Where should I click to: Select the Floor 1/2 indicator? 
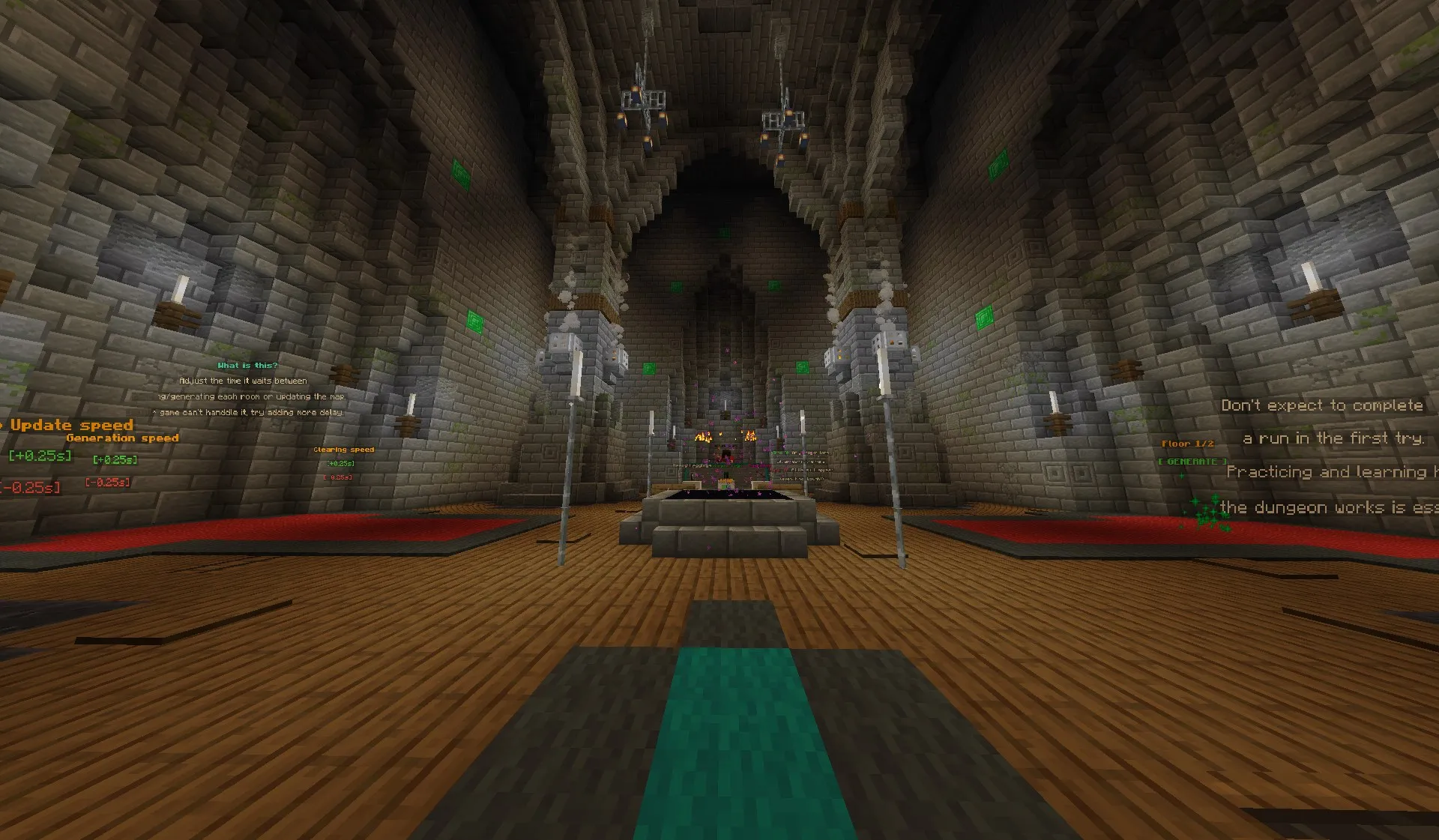(x=1189, y=443)
